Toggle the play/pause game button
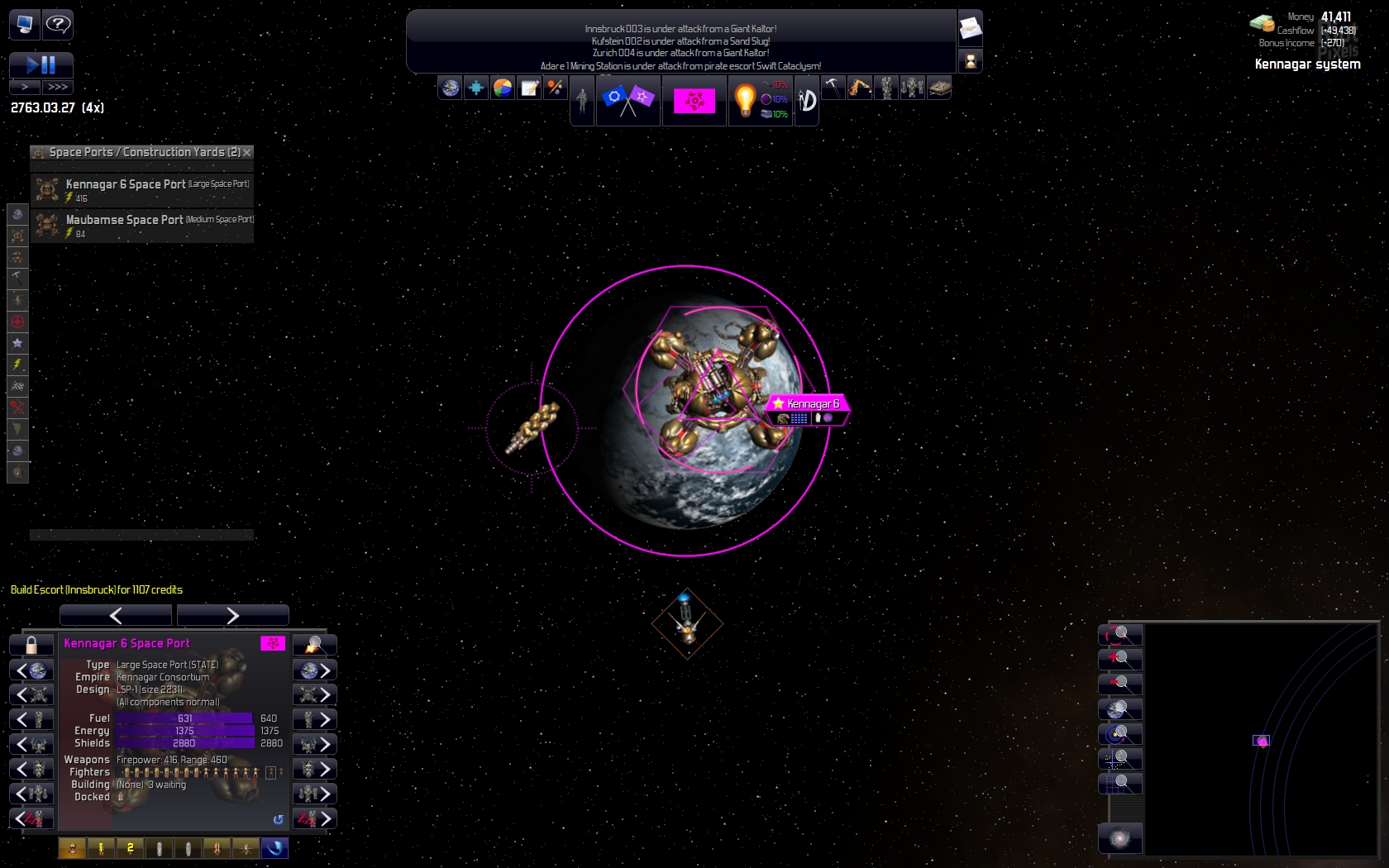The height and width of the screenshot is (868, 1389). 41,64
